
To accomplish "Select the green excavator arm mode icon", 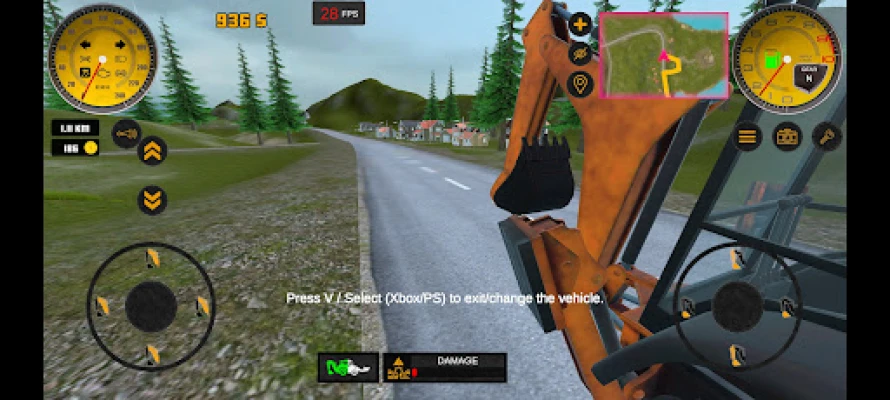I will tap(348, 368).
